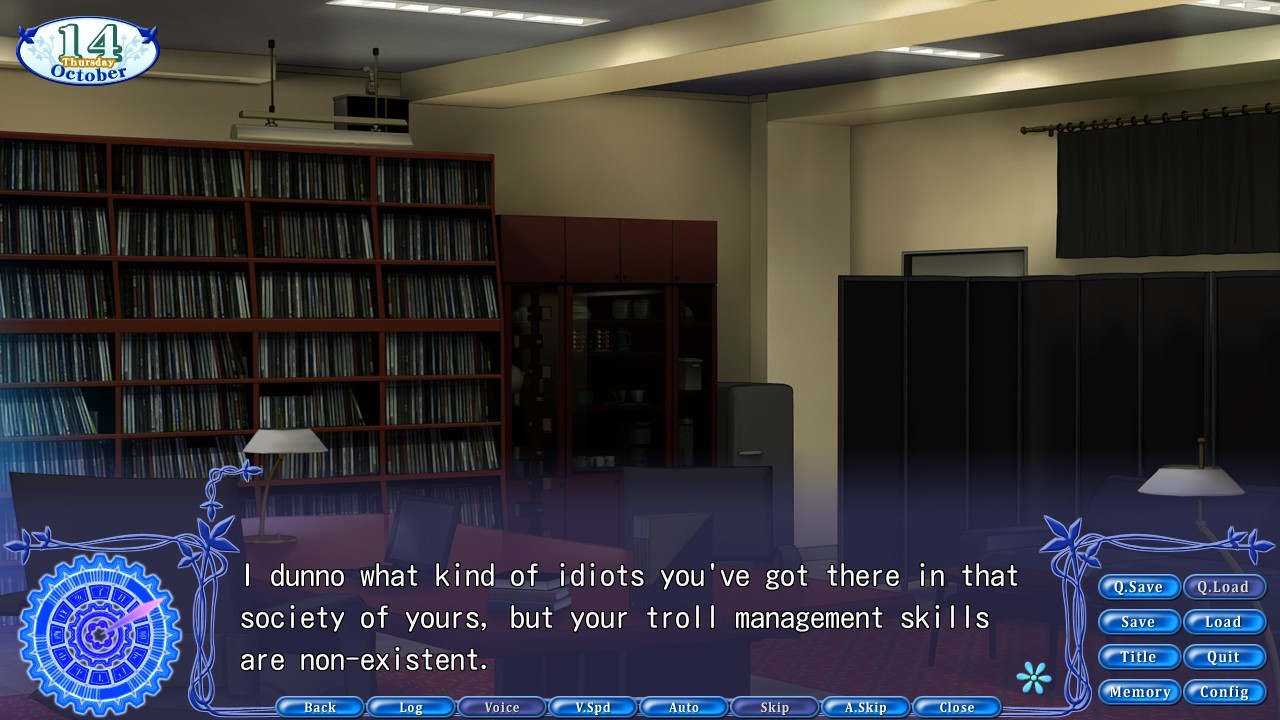Open the V.Spd voice speed control
The image size is (1280, 720).
pos(592,707)
